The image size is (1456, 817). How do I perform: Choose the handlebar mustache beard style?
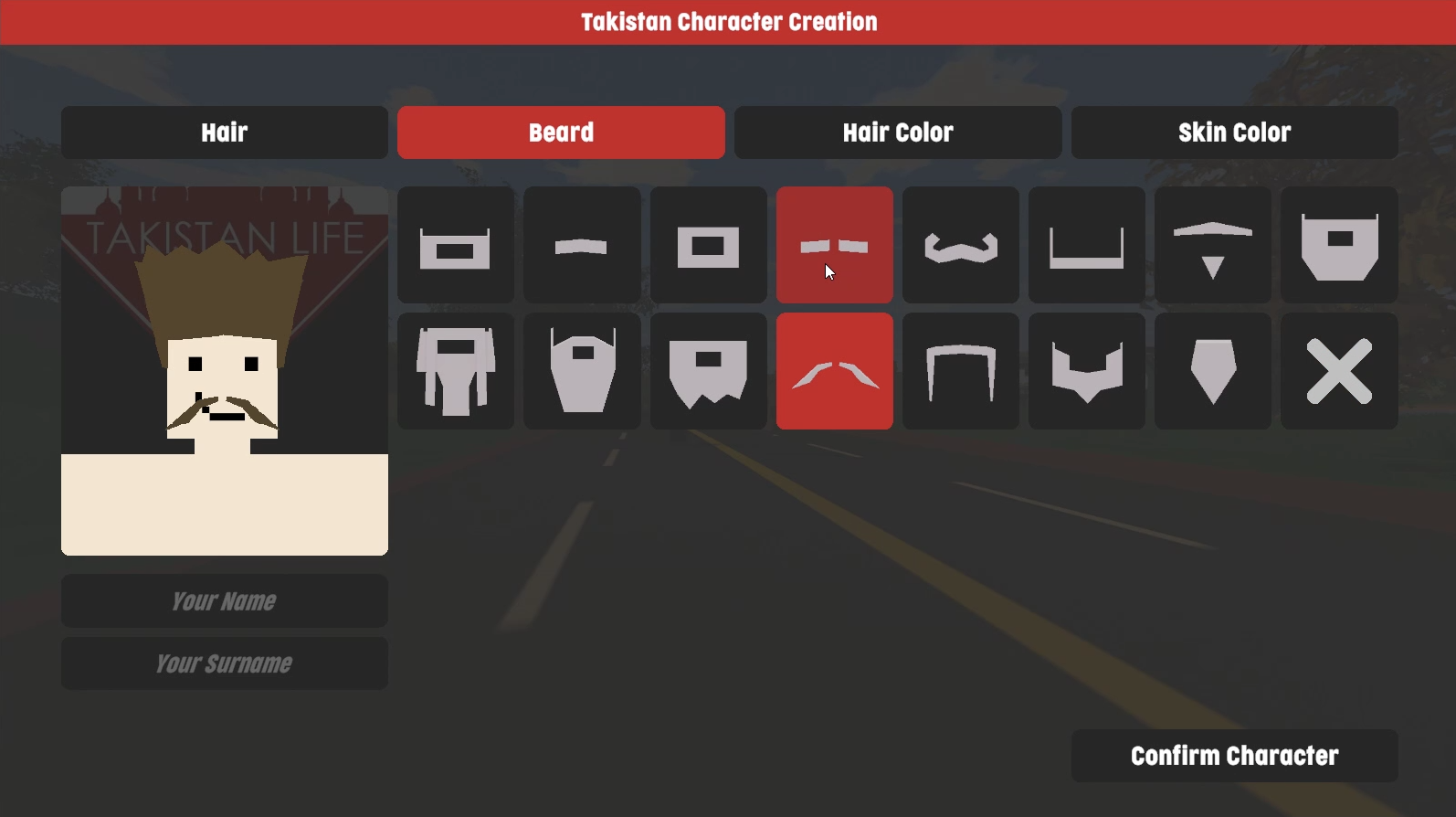(x=960, y=244)
